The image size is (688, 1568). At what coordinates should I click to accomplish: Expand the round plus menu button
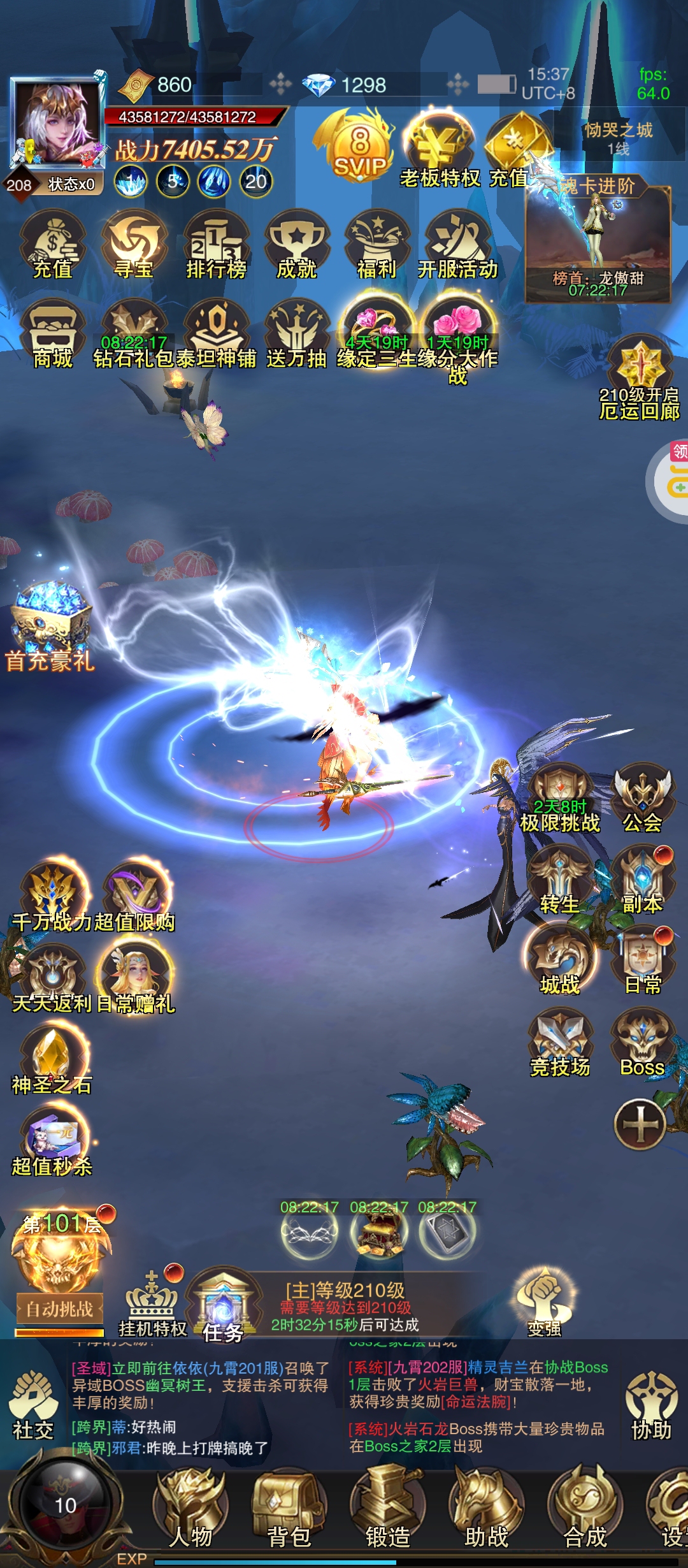pos(640,1124)
